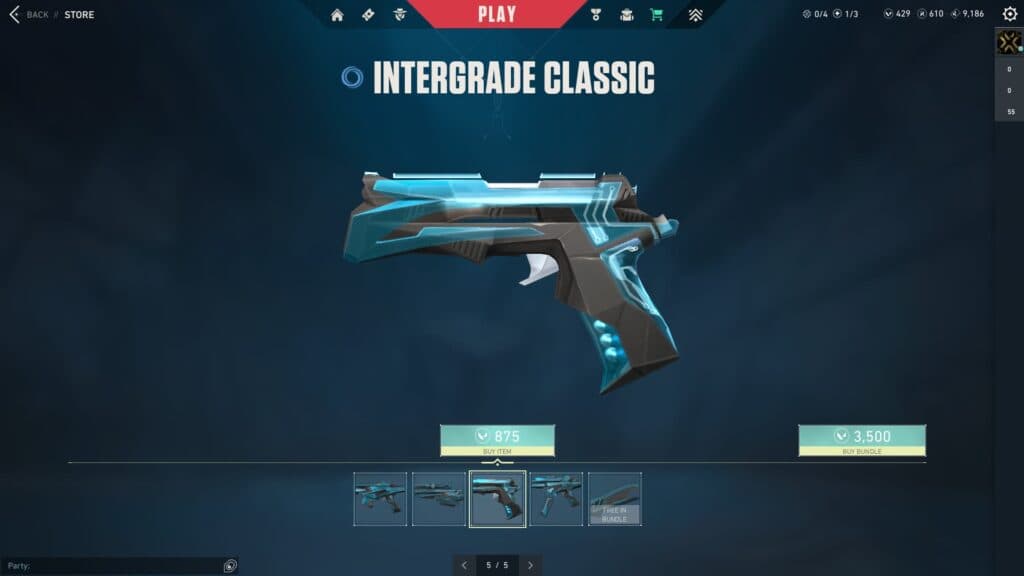Open the collection icon left of the cart

click(627, 15)
